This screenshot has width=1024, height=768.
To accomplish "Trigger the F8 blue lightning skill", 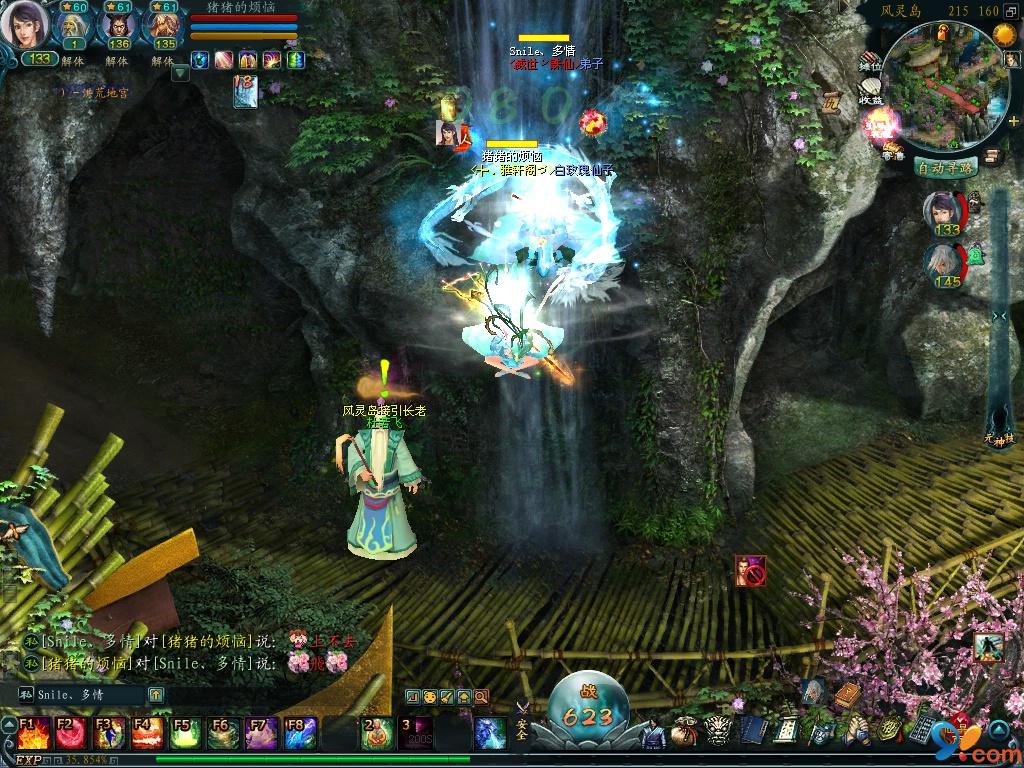I will click(299, 733).
